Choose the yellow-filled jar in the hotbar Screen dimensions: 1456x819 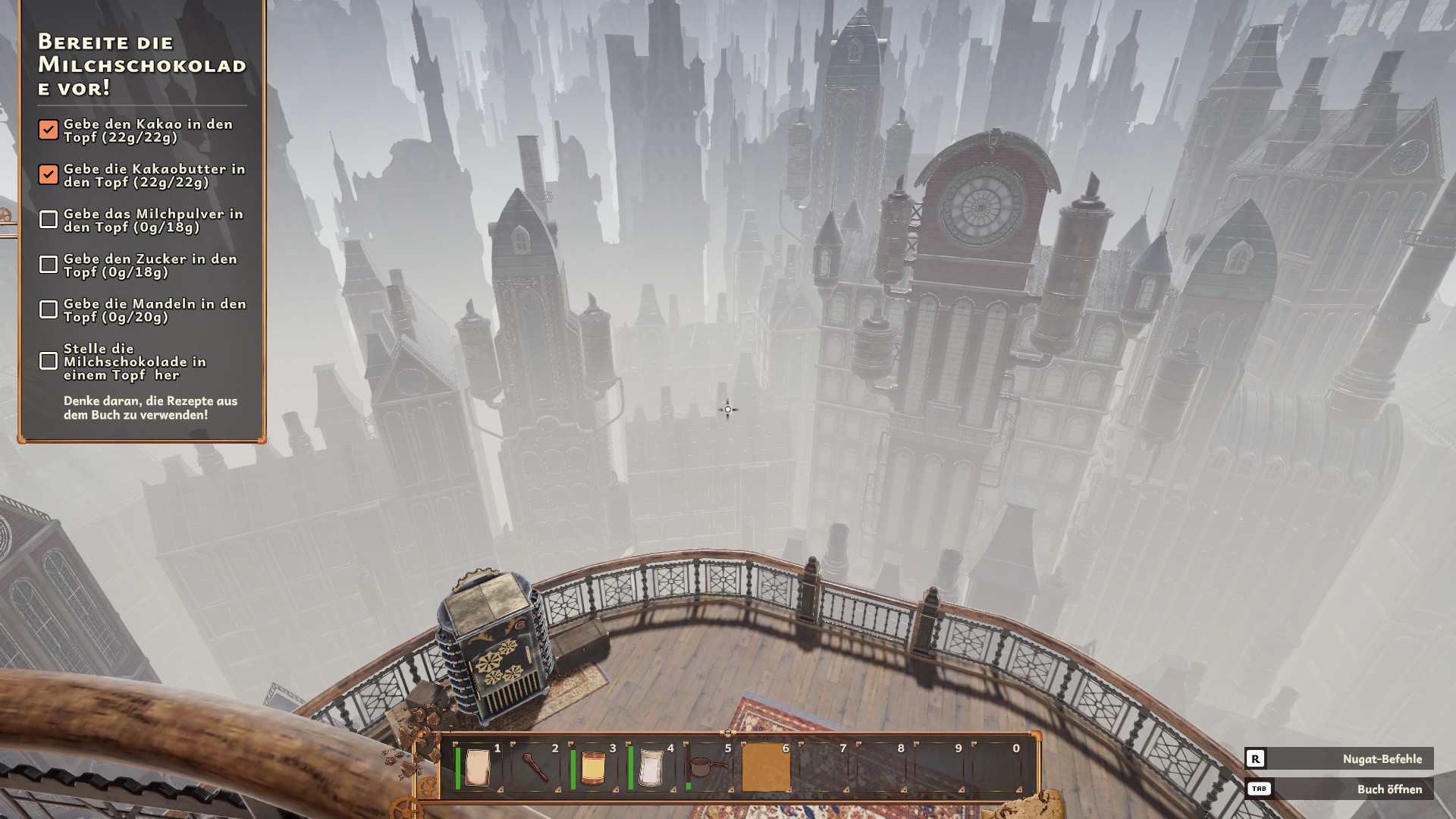[594, 767]
